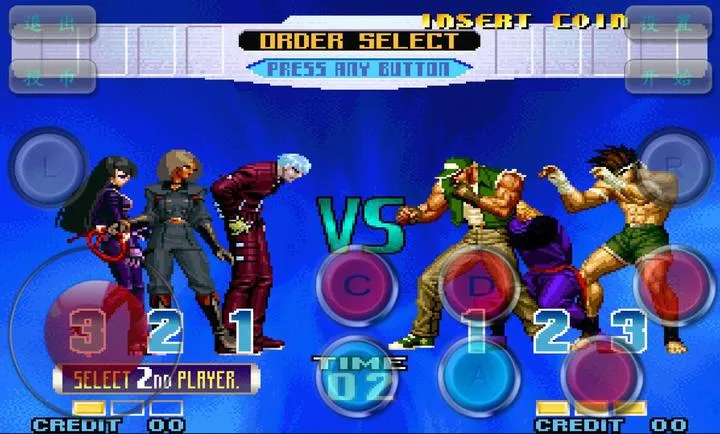Tap the 退出 exit button

52,23
